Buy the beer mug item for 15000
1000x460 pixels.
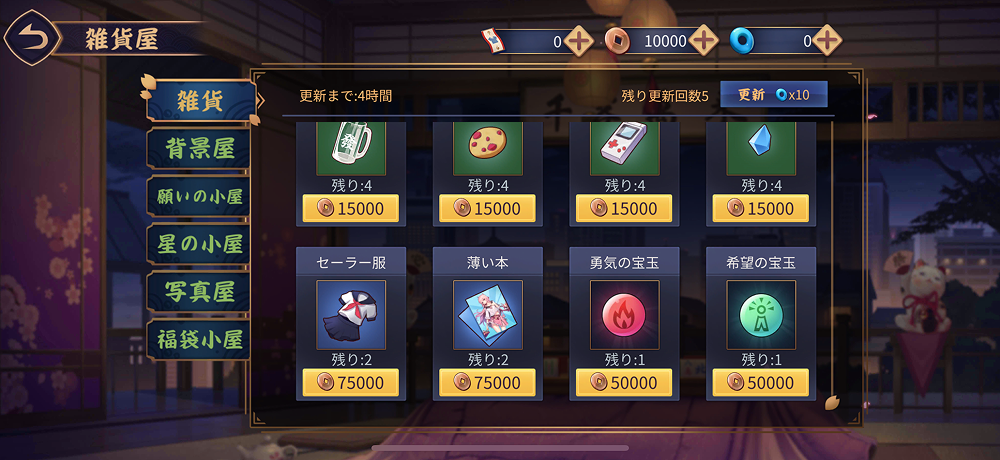350,209
